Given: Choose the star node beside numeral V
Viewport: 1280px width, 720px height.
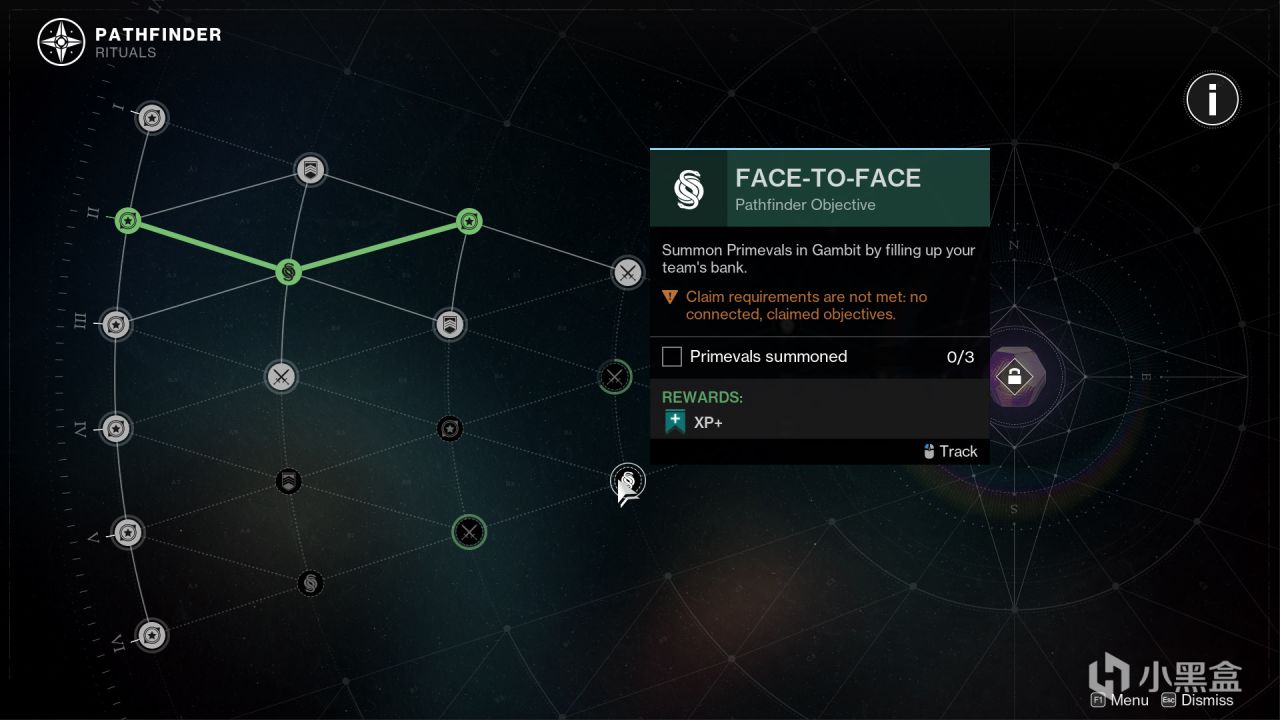Looking at the screenshot, I should click(127, 533).
